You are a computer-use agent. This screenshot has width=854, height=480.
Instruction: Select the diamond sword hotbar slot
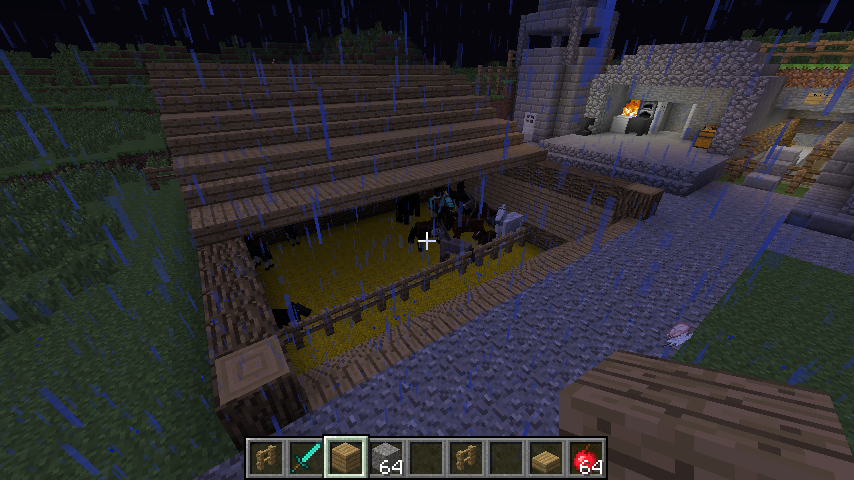(306, 457)
